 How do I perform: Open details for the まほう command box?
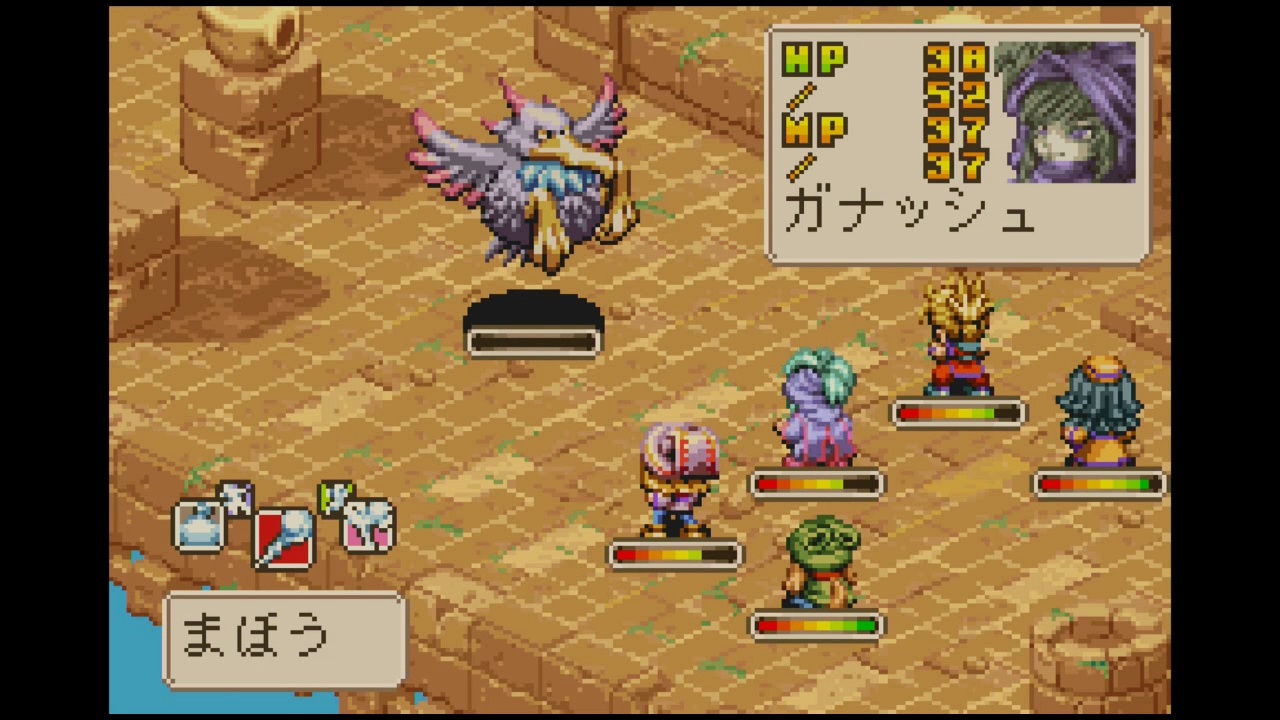(285, 637)
